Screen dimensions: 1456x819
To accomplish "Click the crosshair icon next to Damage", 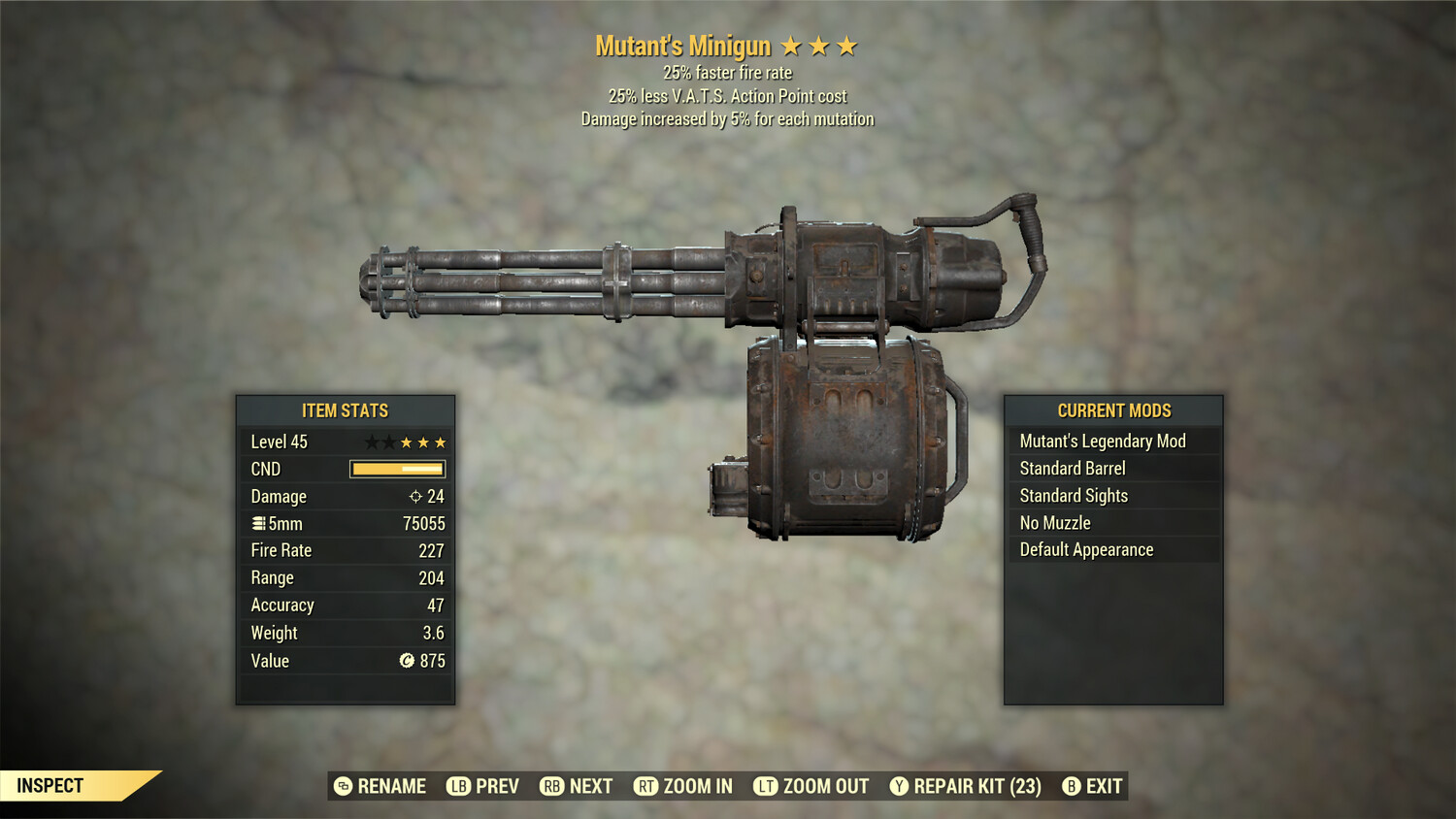I will click(415, 496).
